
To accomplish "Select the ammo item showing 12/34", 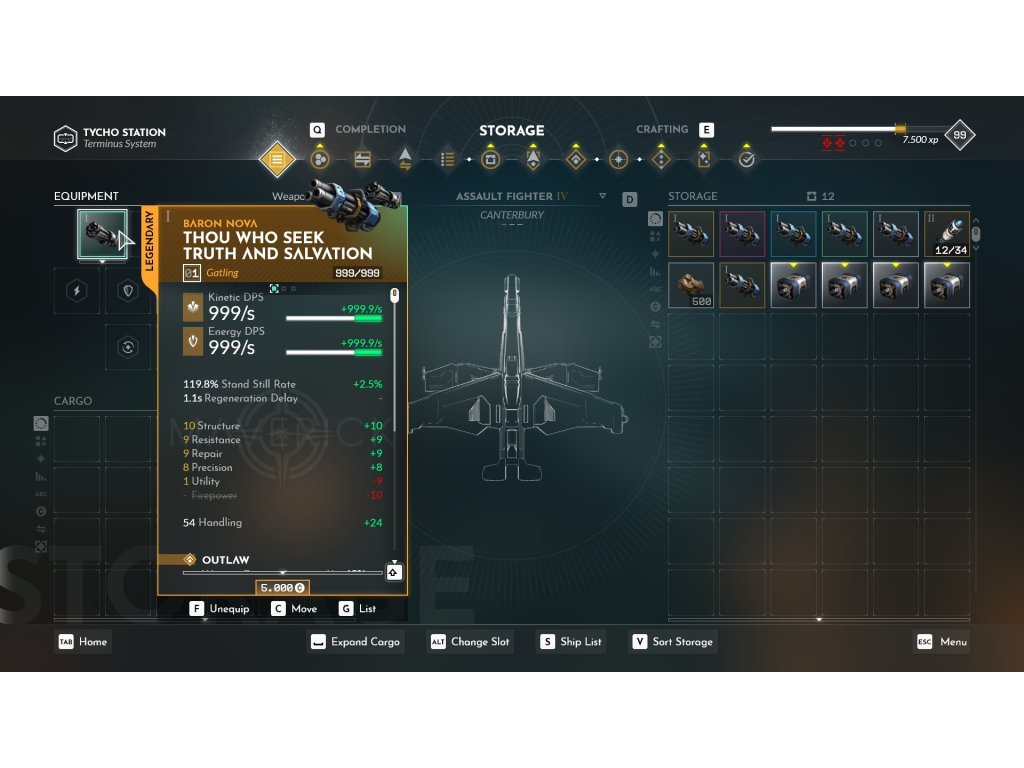I will point(946,234).
